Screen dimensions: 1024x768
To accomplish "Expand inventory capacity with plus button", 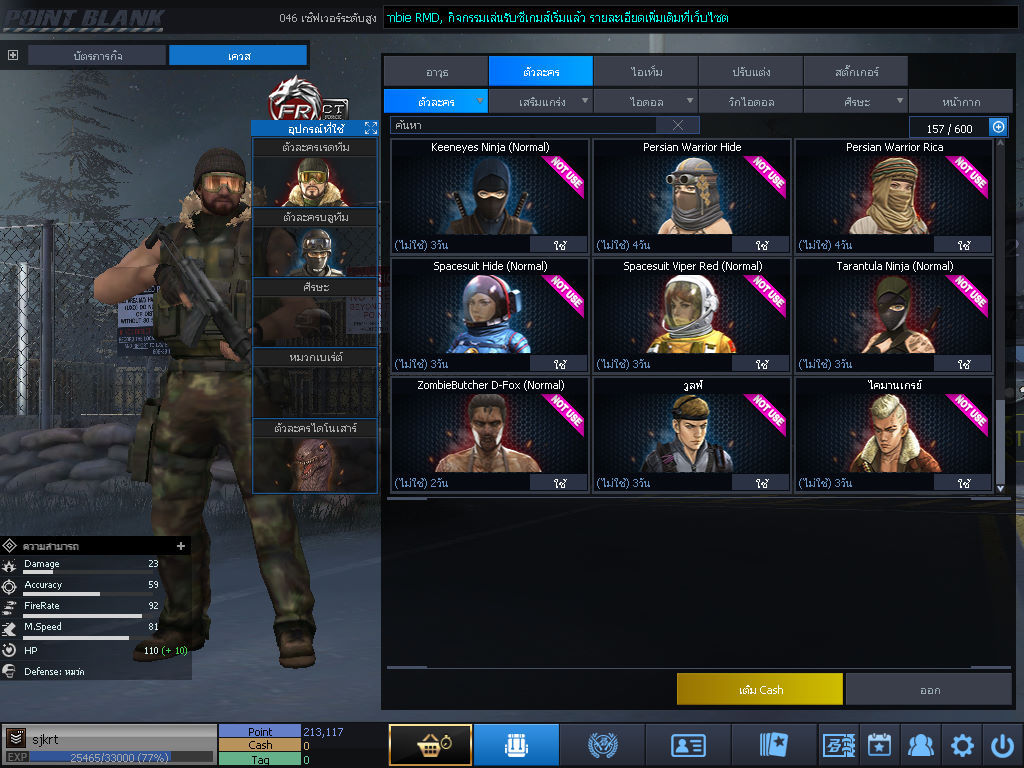I will (x=998, y=127).
